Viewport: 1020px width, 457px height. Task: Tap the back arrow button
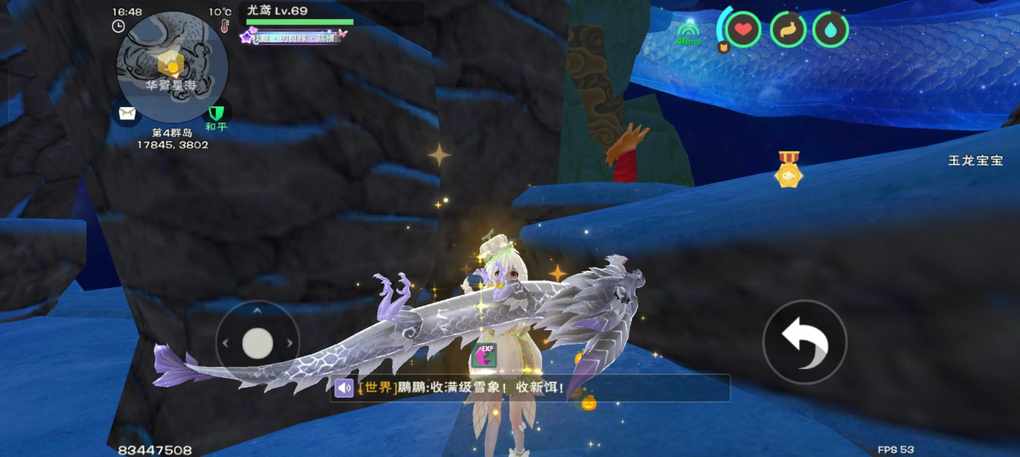click(804, 342)
